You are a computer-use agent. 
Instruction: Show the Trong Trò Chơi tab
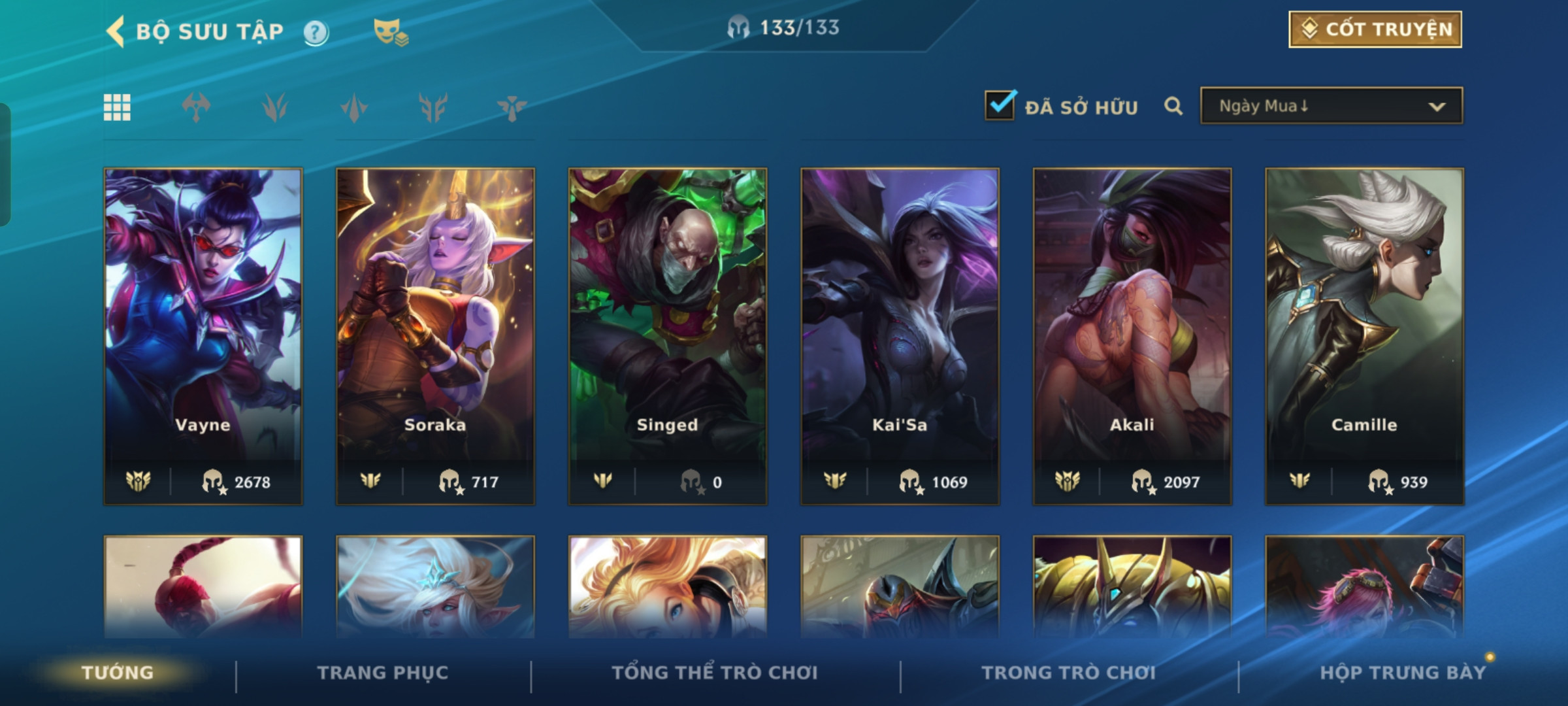pyautogui.click(x=1068, y=673)
